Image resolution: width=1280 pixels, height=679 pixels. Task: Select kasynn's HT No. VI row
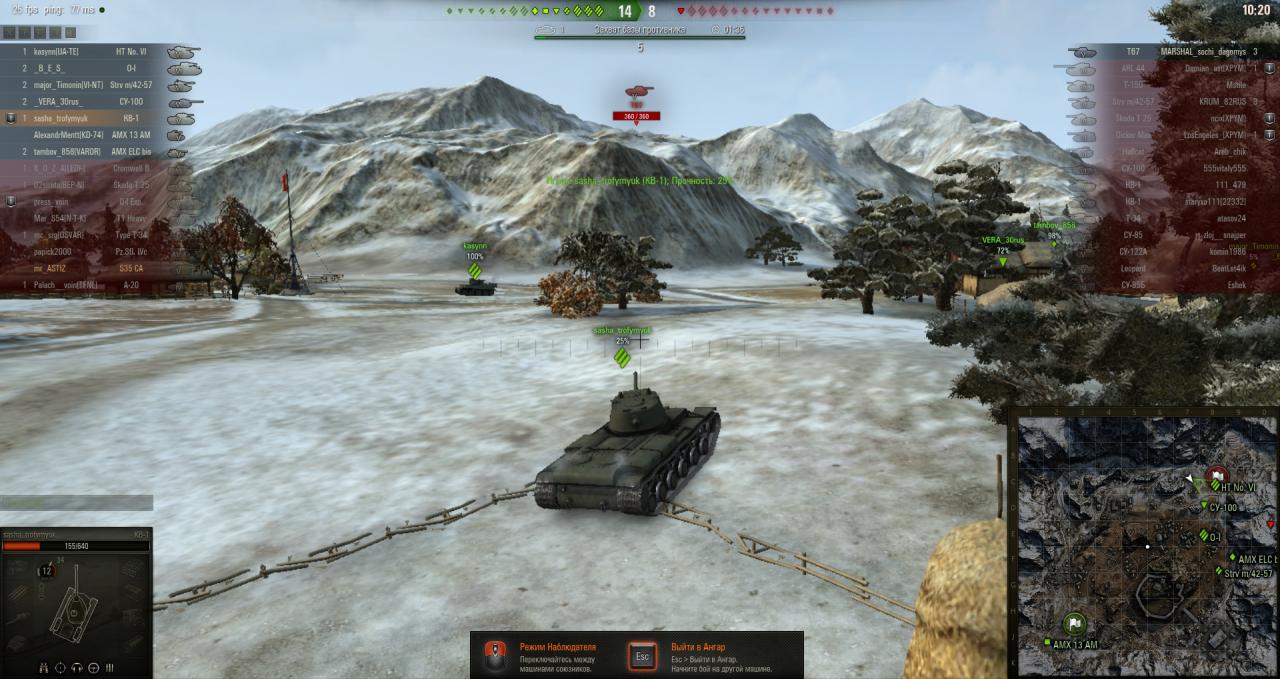coord(95,51)
